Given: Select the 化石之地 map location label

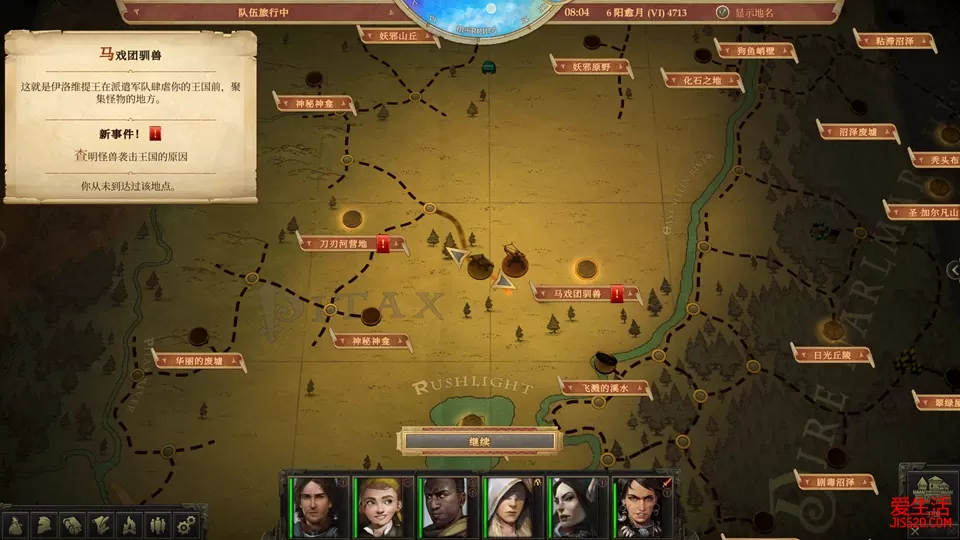Looking at the screenshot, I should coord(701,80).
